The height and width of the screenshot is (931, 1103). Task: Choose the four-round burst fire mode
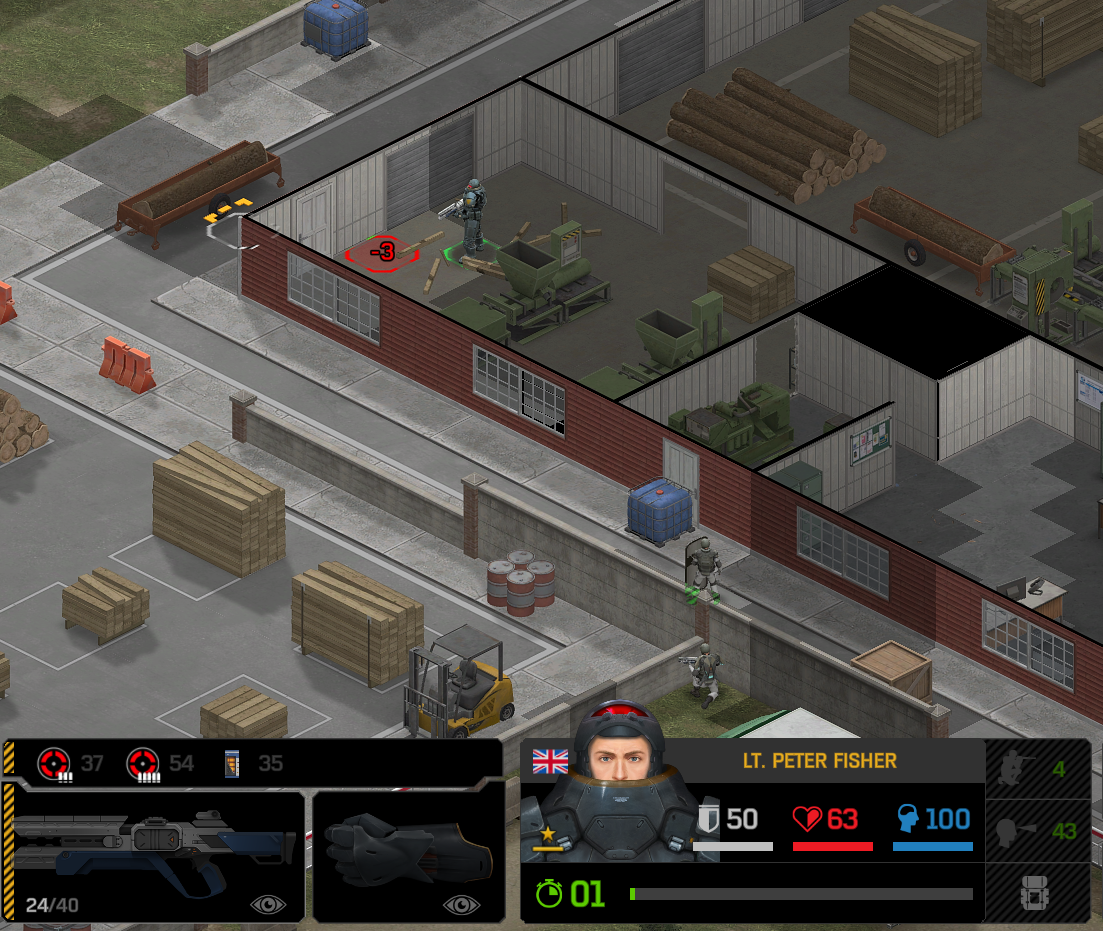click(142, 765)
